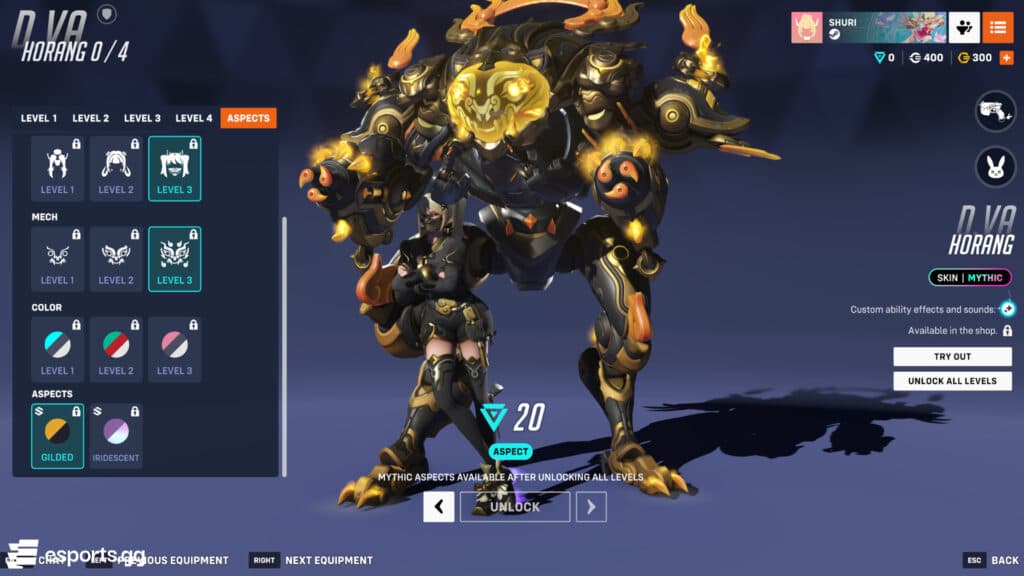Choose the Mech Level 2 option

[x=116, y=259]
